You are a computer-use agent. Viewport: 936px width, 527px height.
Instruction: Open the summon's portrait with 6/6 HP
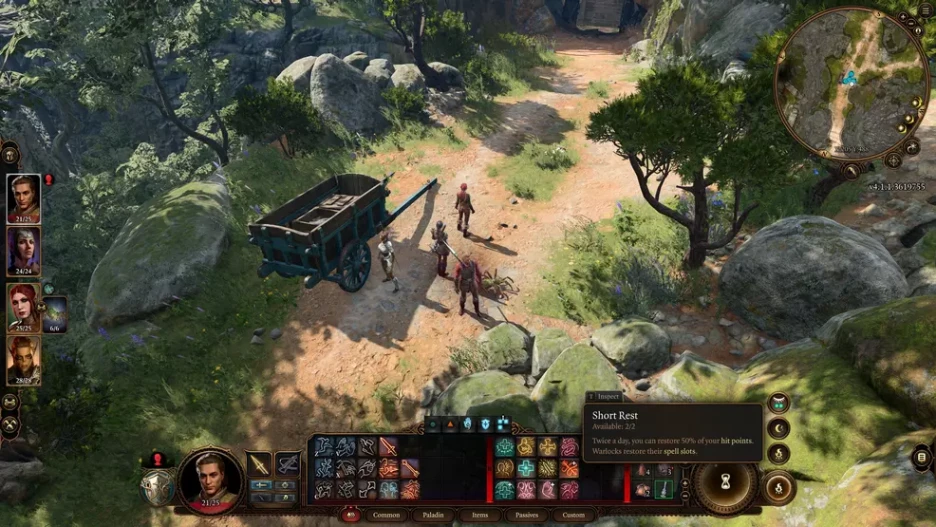[54, 310]
